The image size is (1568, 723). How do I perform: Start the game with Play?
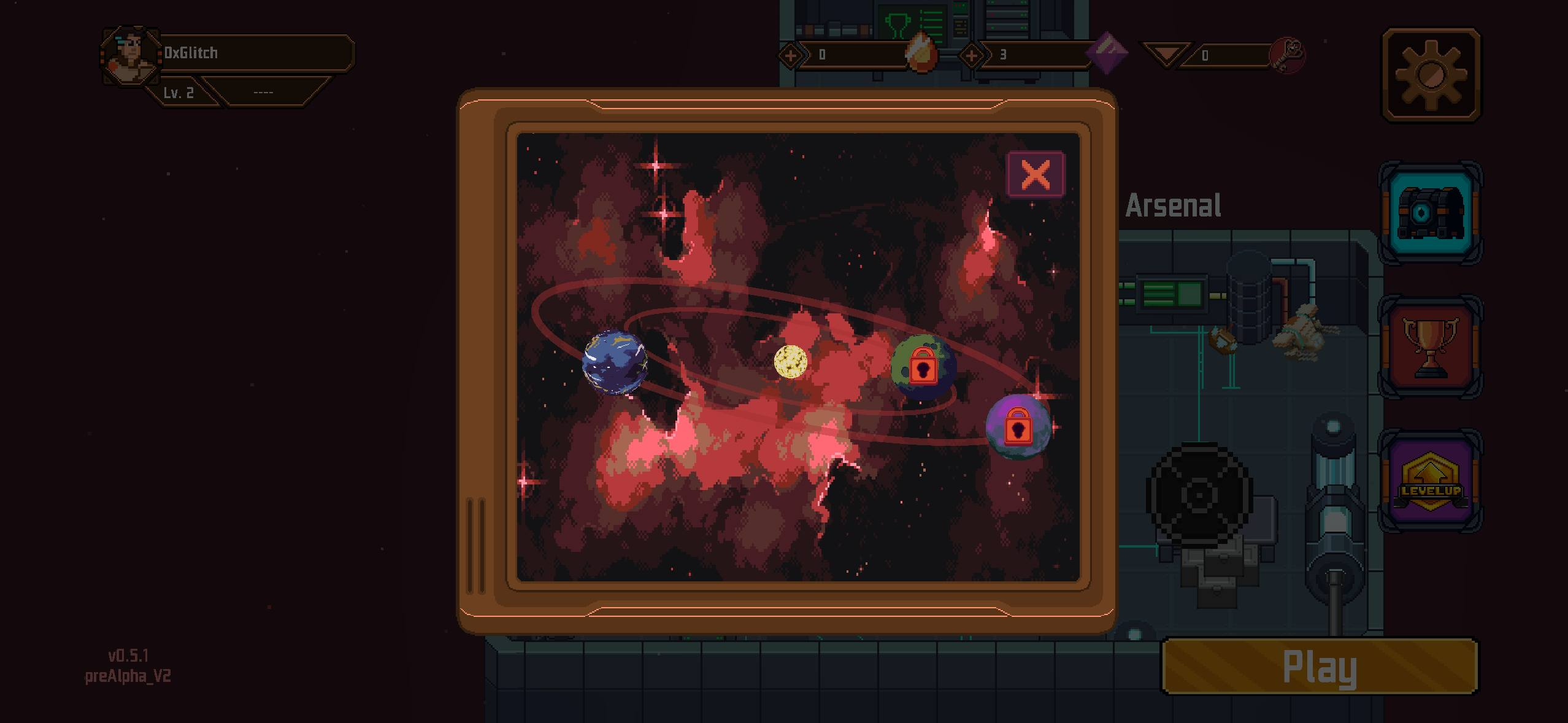tap(1320, 667)
